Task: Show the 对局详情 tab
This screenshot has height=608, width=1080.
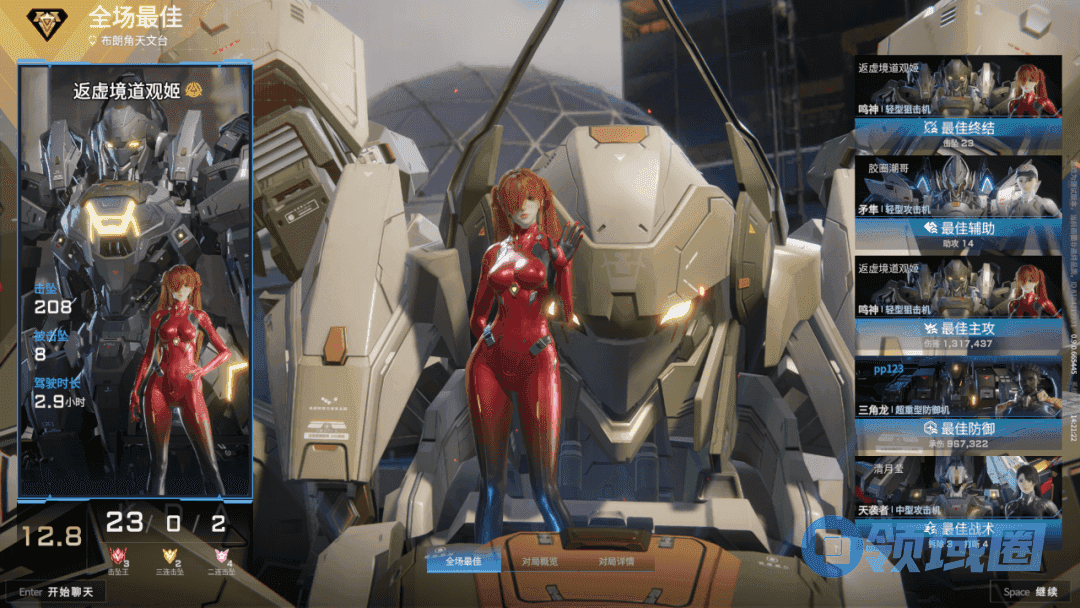Action: pos(615,561)
